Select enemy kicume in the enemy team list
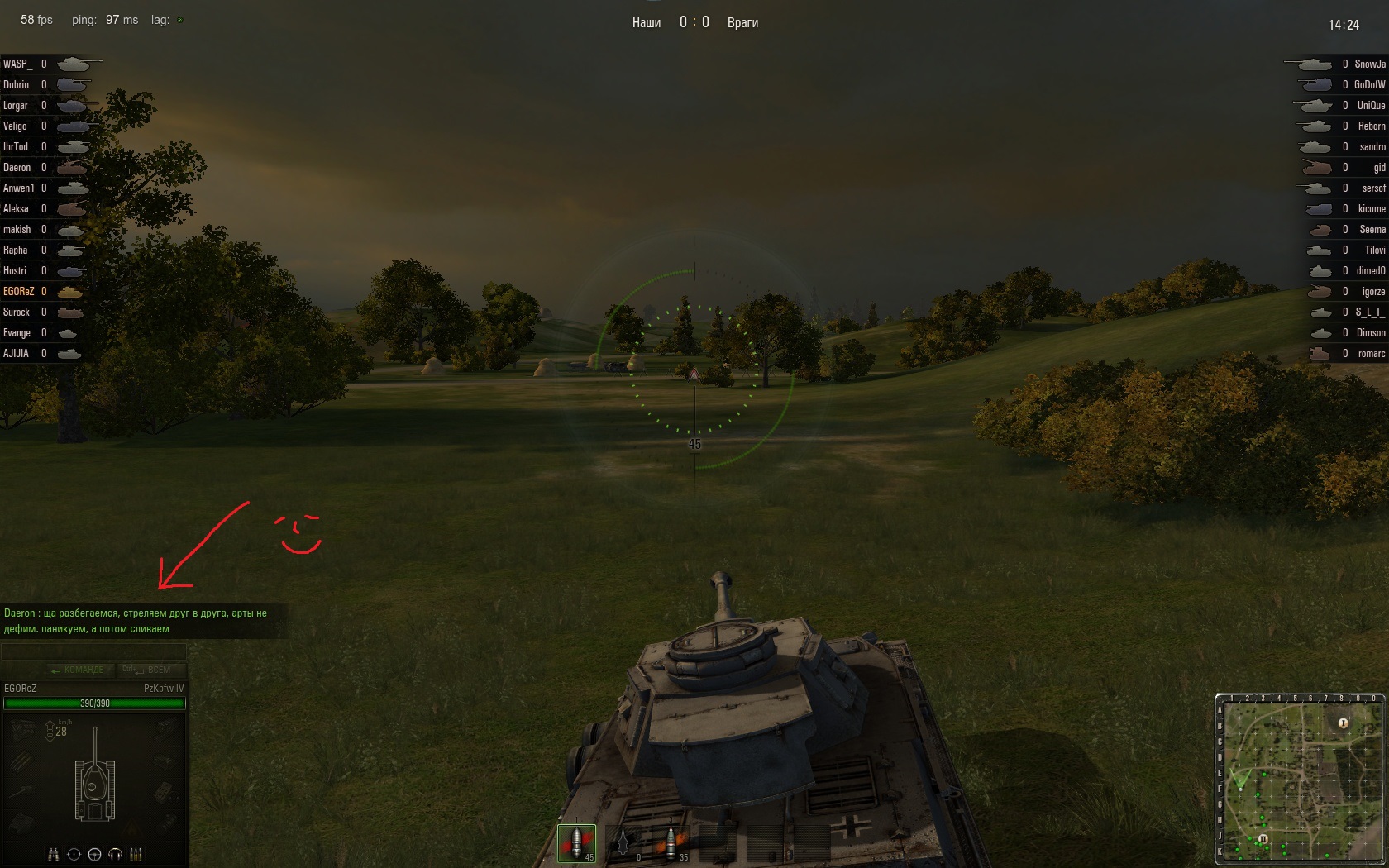The width and height of the screenshot is (1389, 868). [1371, 209]
